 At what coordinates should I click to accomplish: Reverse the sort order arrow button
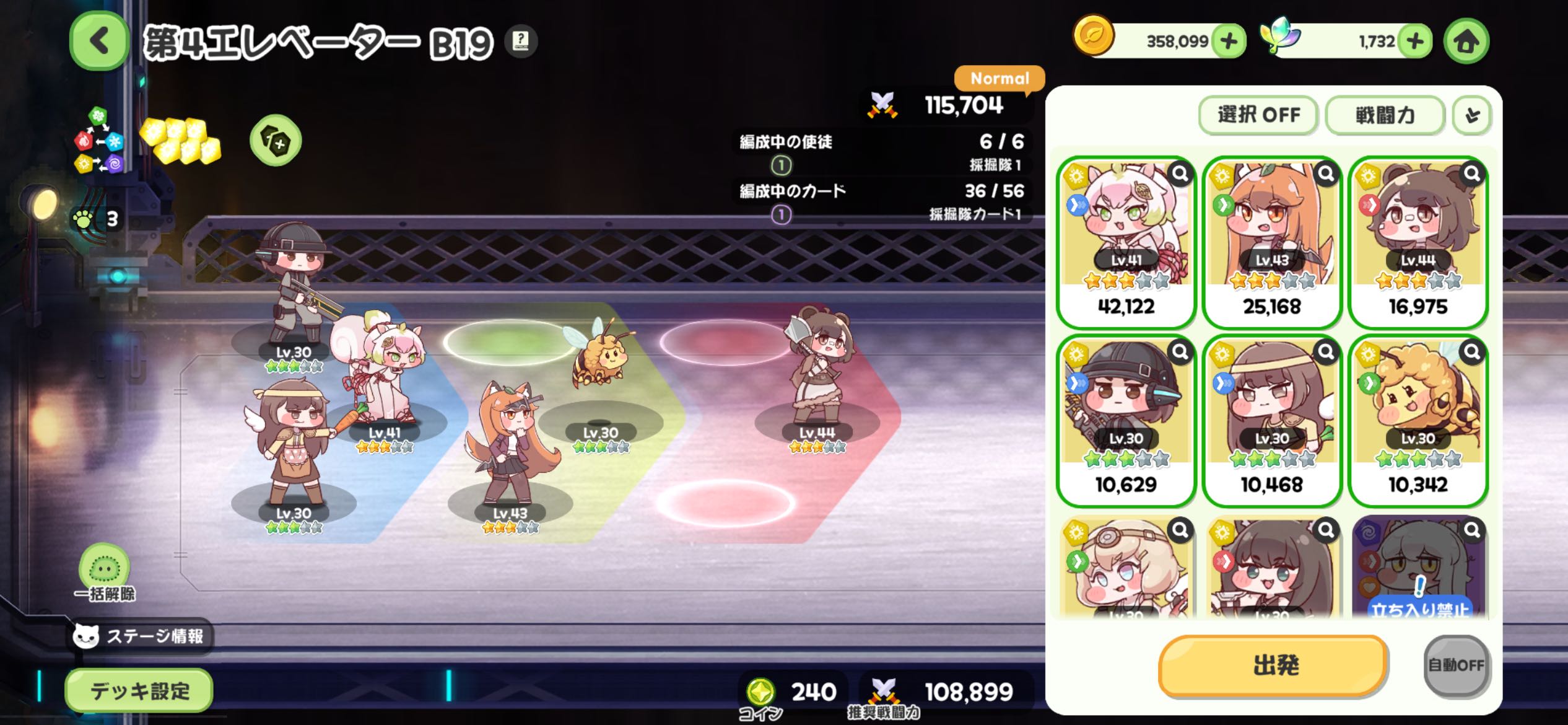coord(1472,115)
